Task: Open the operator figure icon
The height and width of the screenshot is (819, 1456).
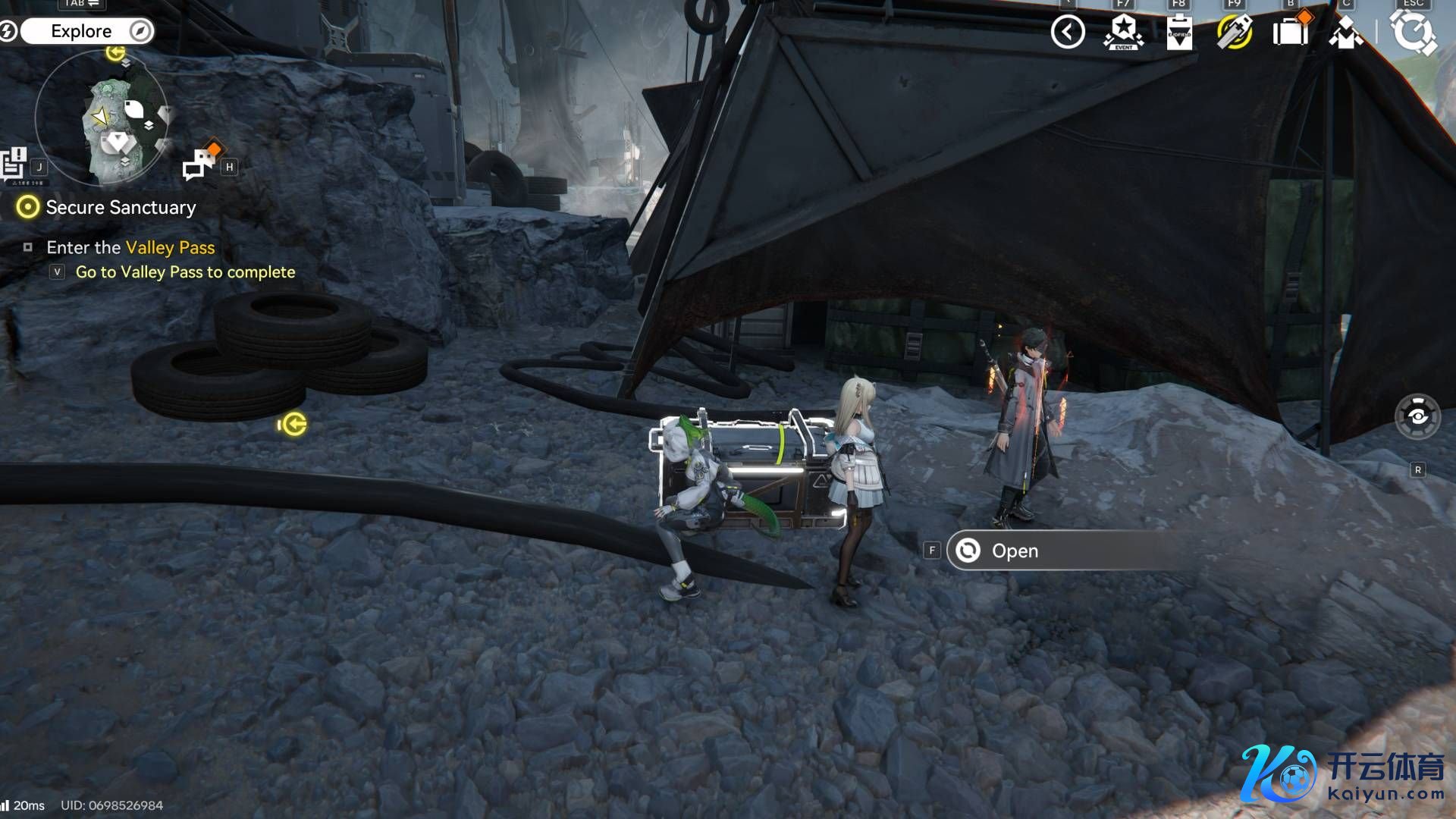Action: coord(1345,33)
